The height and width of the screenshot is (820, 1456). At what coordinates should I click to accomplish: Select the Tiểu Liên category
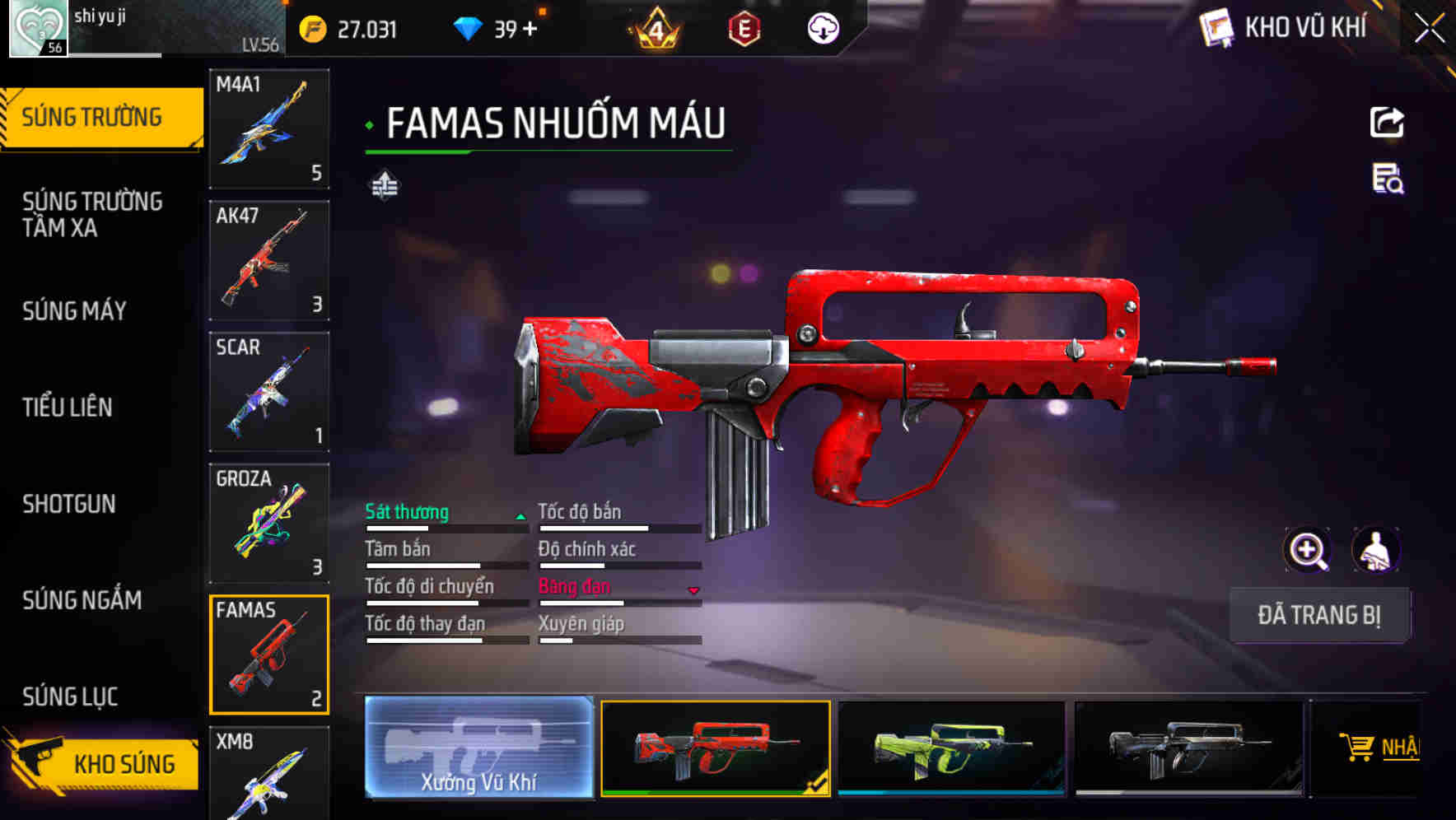pos(68,407)
